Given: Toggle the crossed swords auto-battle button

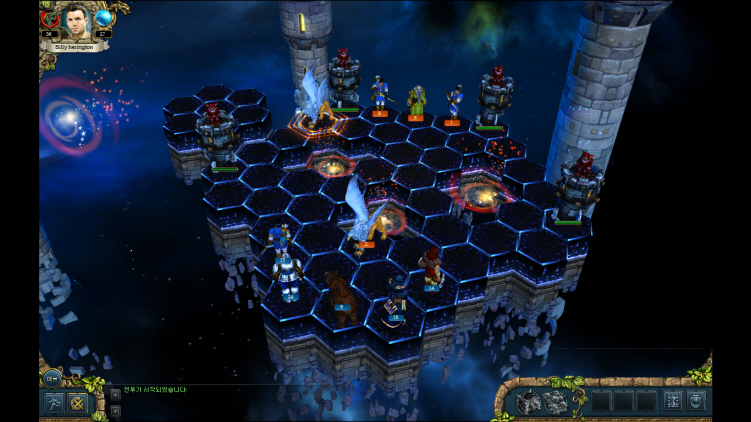Looking at the screenshot, I should coord(76,403).
